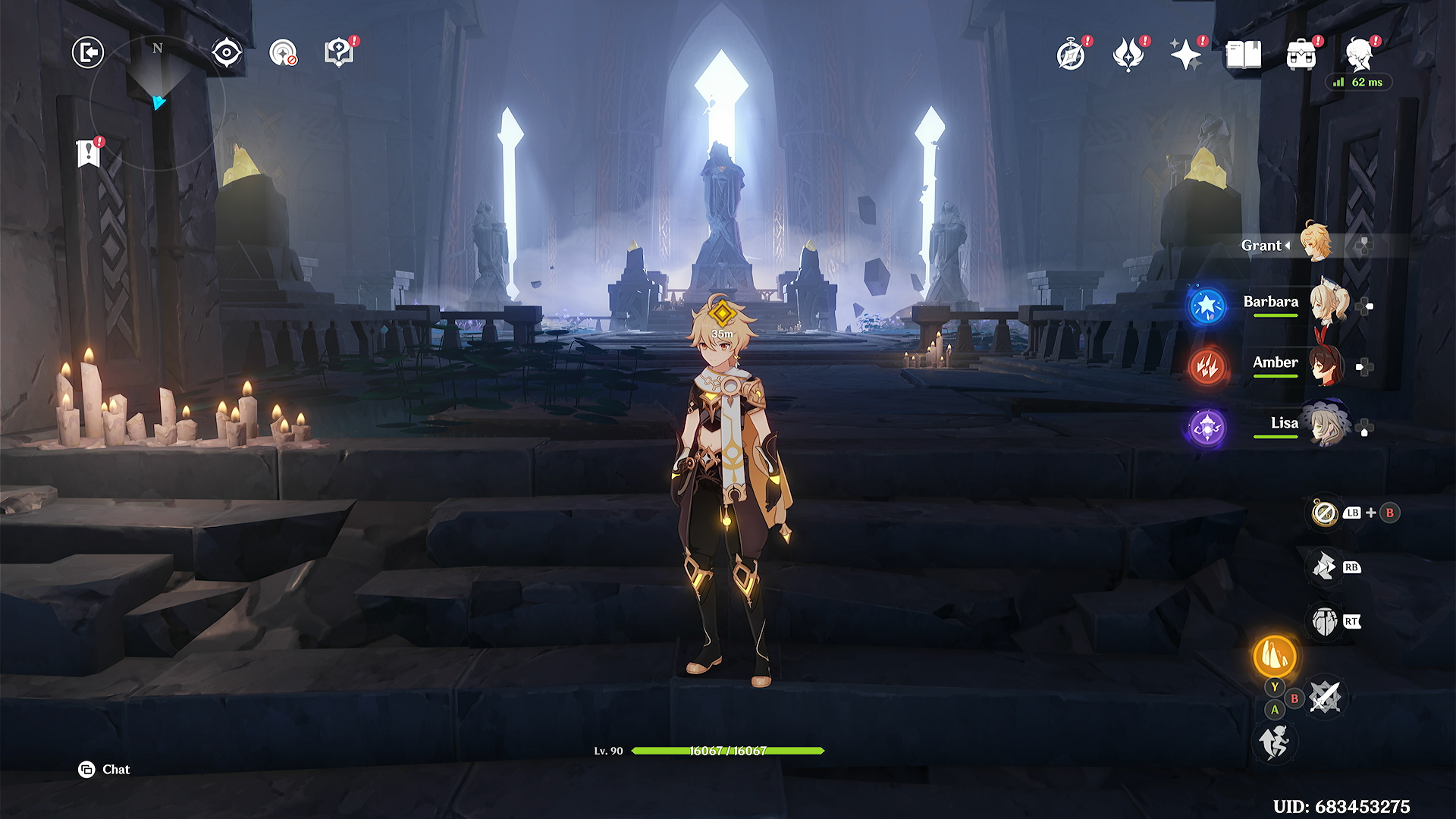Screen dimensions: 1456x819
Task: Open the Paimon character menu icon
Action: click(x=1360, y=55)
